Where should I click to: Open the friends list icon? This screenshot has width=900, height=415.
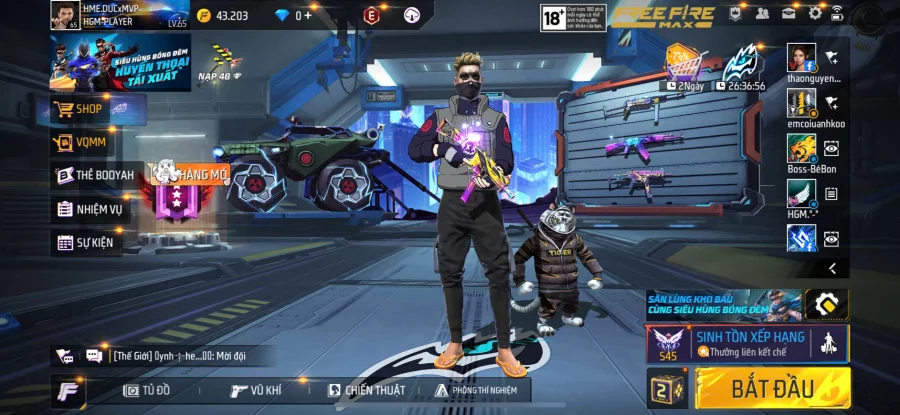pos(763,13)
